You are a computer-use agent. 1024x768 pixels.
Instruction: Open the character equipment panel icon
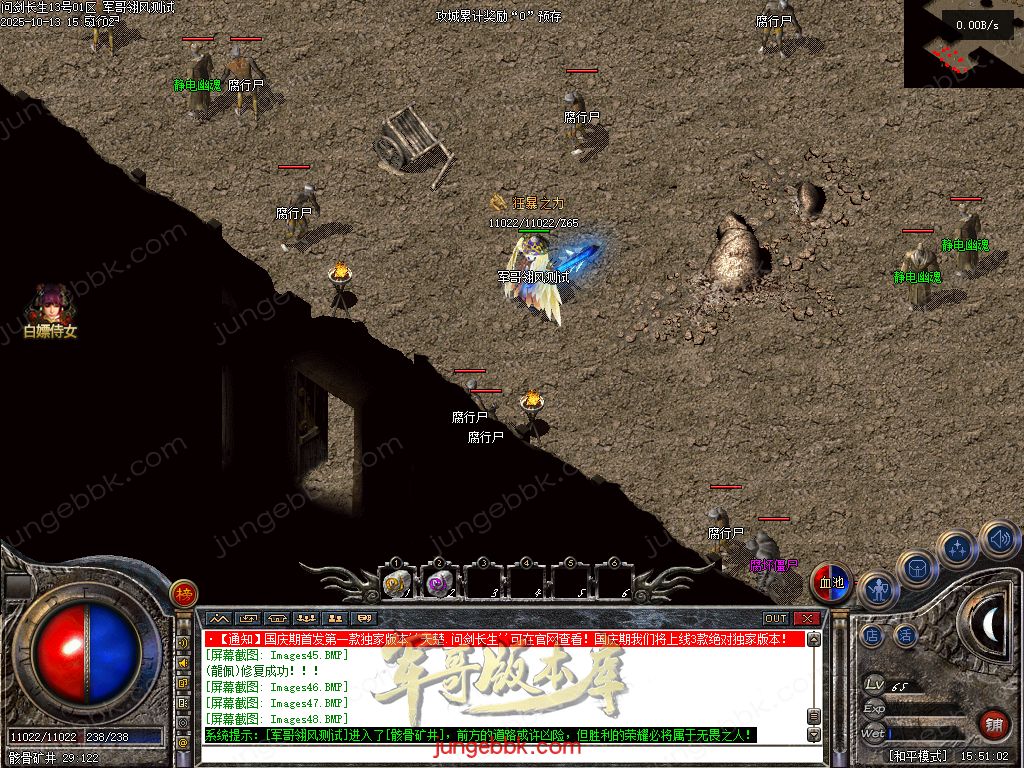(x=878, y=590)
